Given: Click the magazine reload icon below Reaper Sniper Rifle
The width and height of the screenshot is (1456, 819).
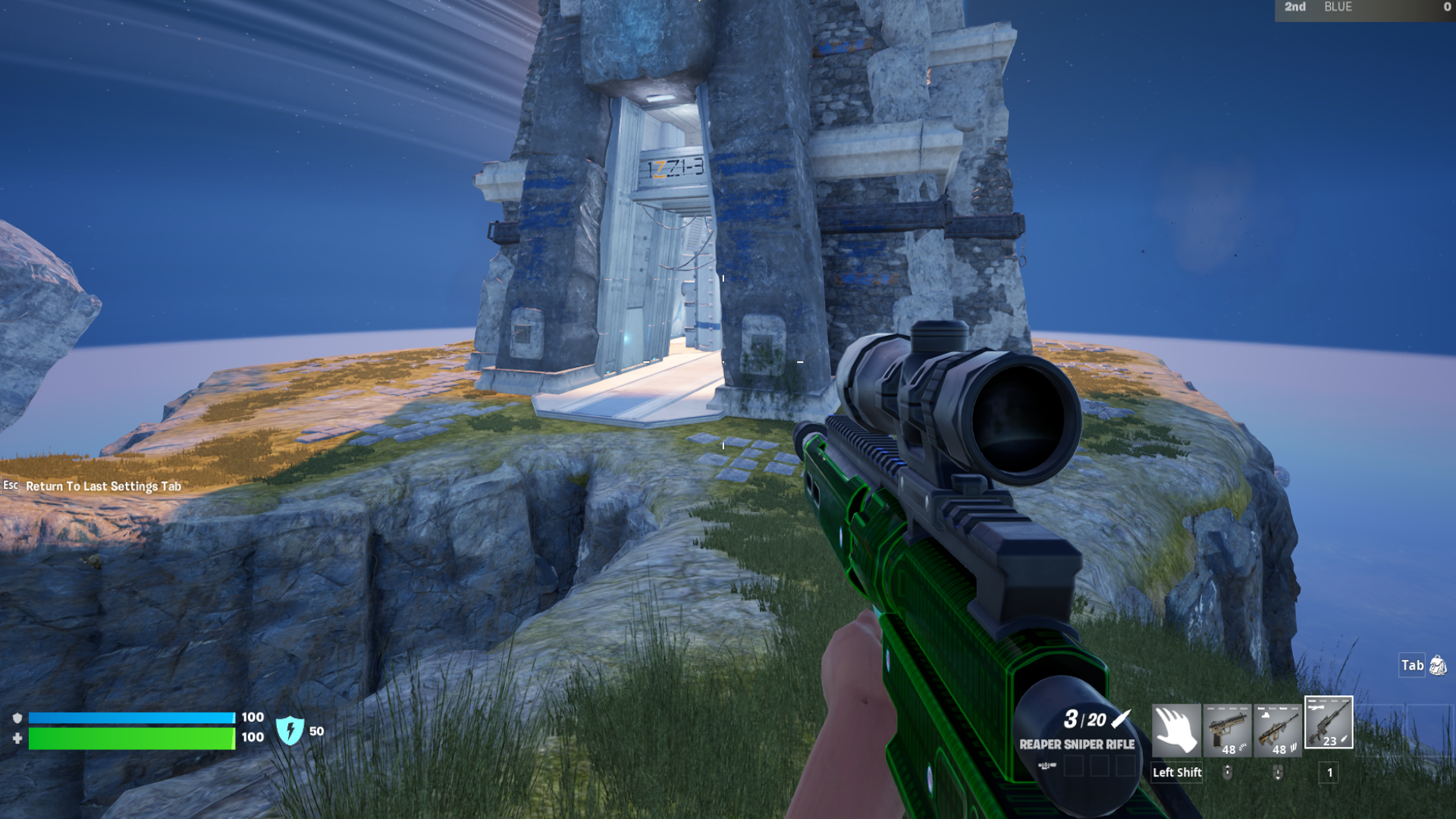Looking at the screenshot, I should click(1047, 766).
